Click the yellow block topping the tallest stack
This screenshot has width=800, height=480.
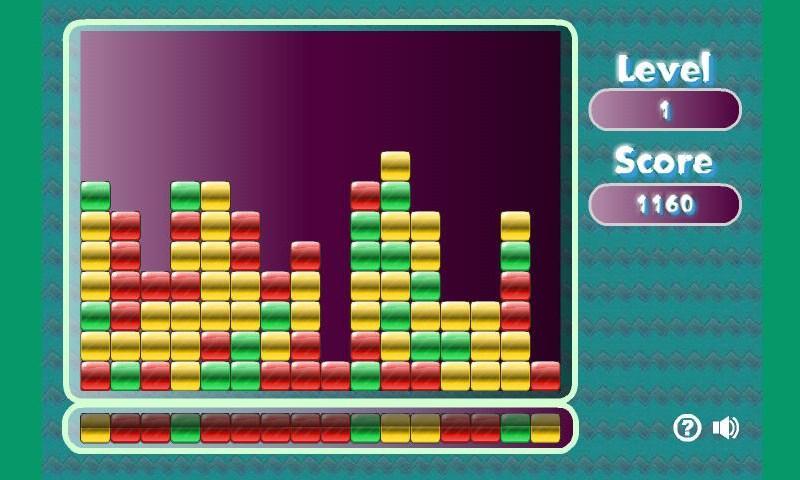tap(395, 166)
